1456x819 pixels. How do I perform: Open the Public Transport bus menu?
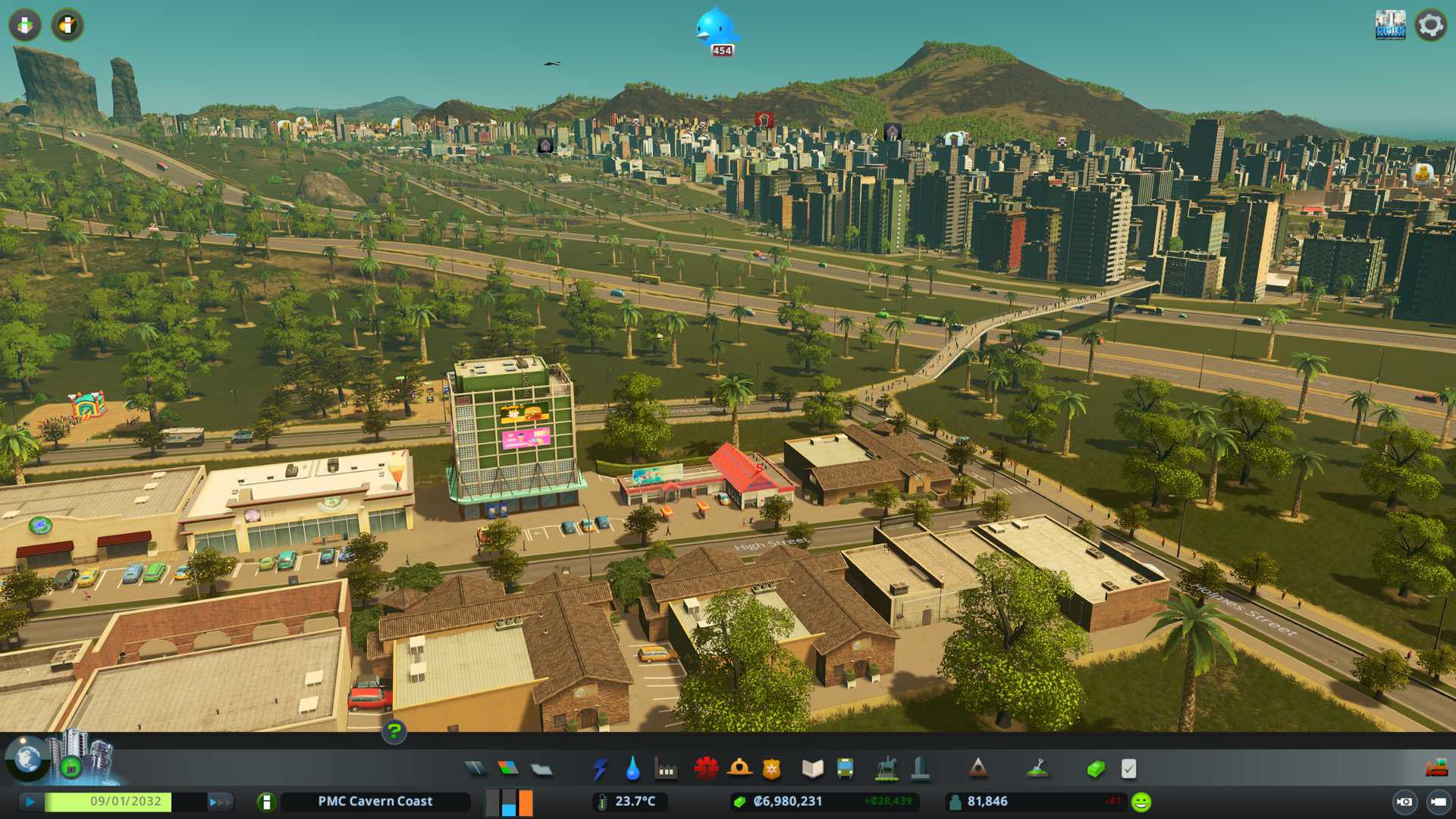point(845,769)
